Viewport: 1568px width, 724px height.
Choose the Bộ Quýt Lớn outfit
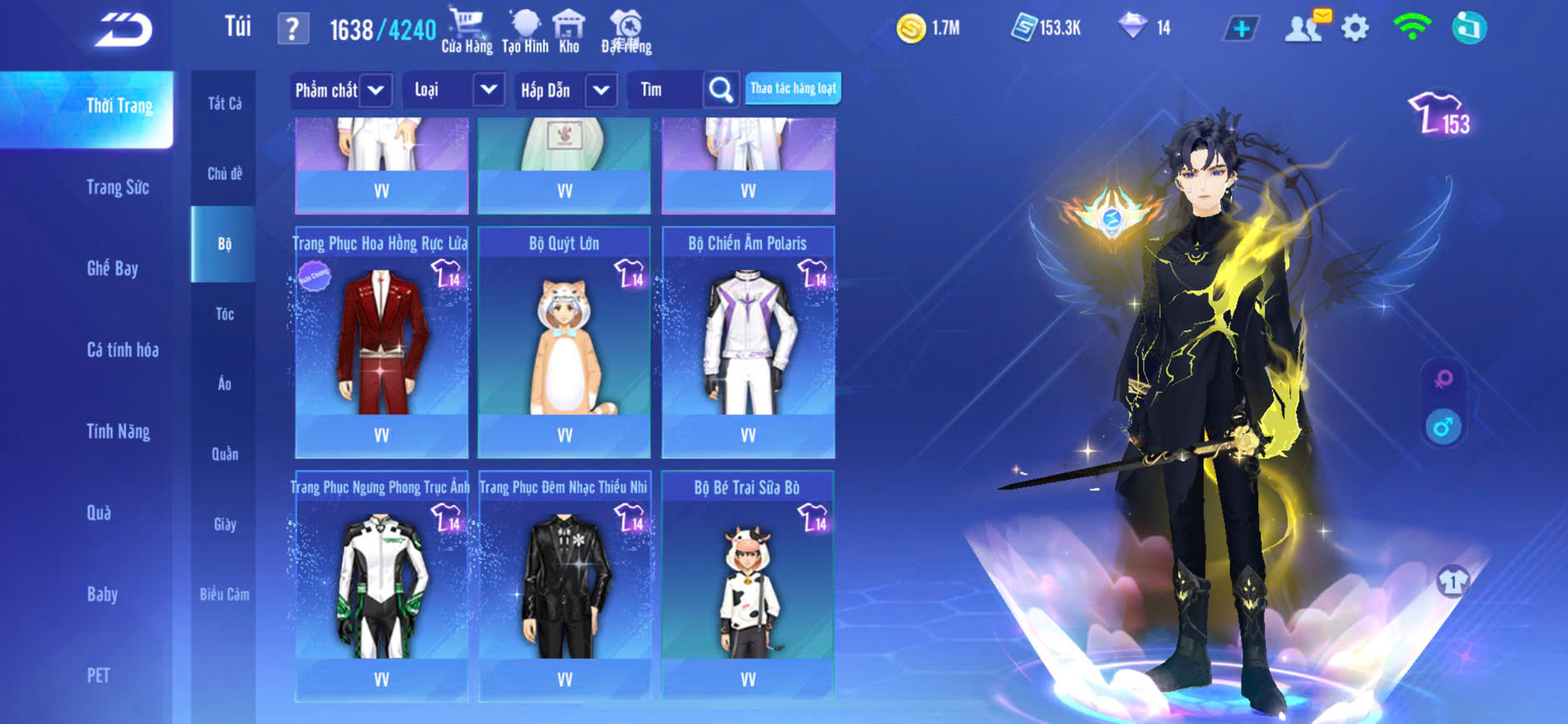coord(565,342)
